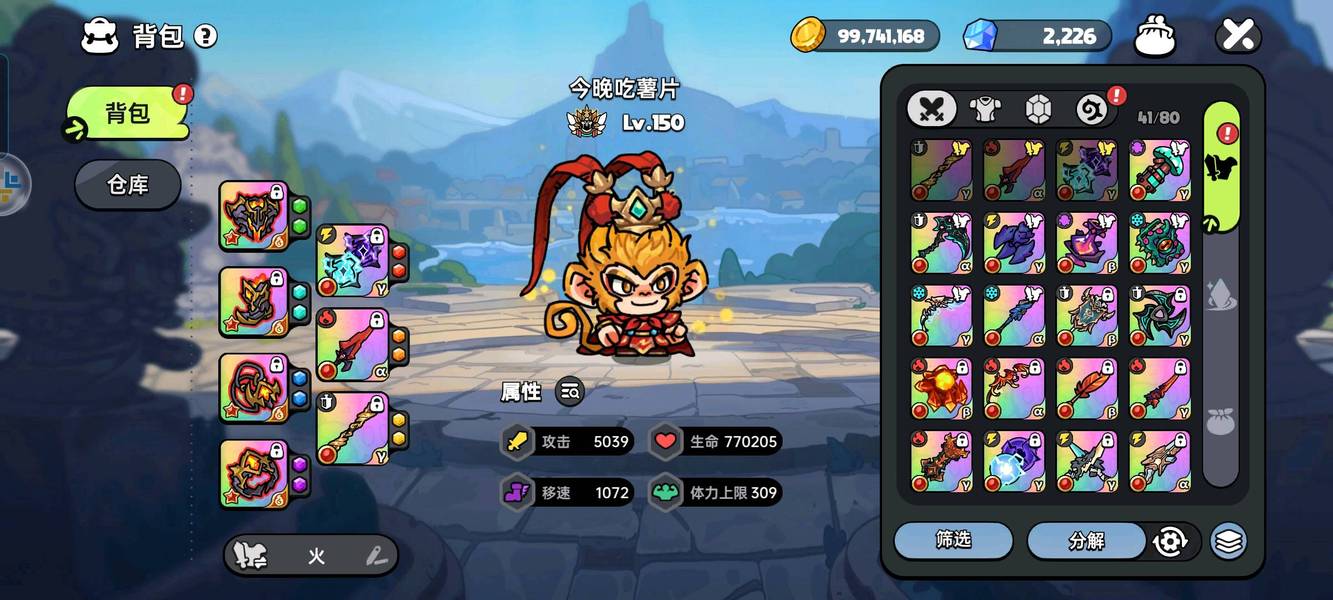Click the gear cycle icon beside 分解
Viewport: 1333px width, 600px height.
coord(1169,541)
